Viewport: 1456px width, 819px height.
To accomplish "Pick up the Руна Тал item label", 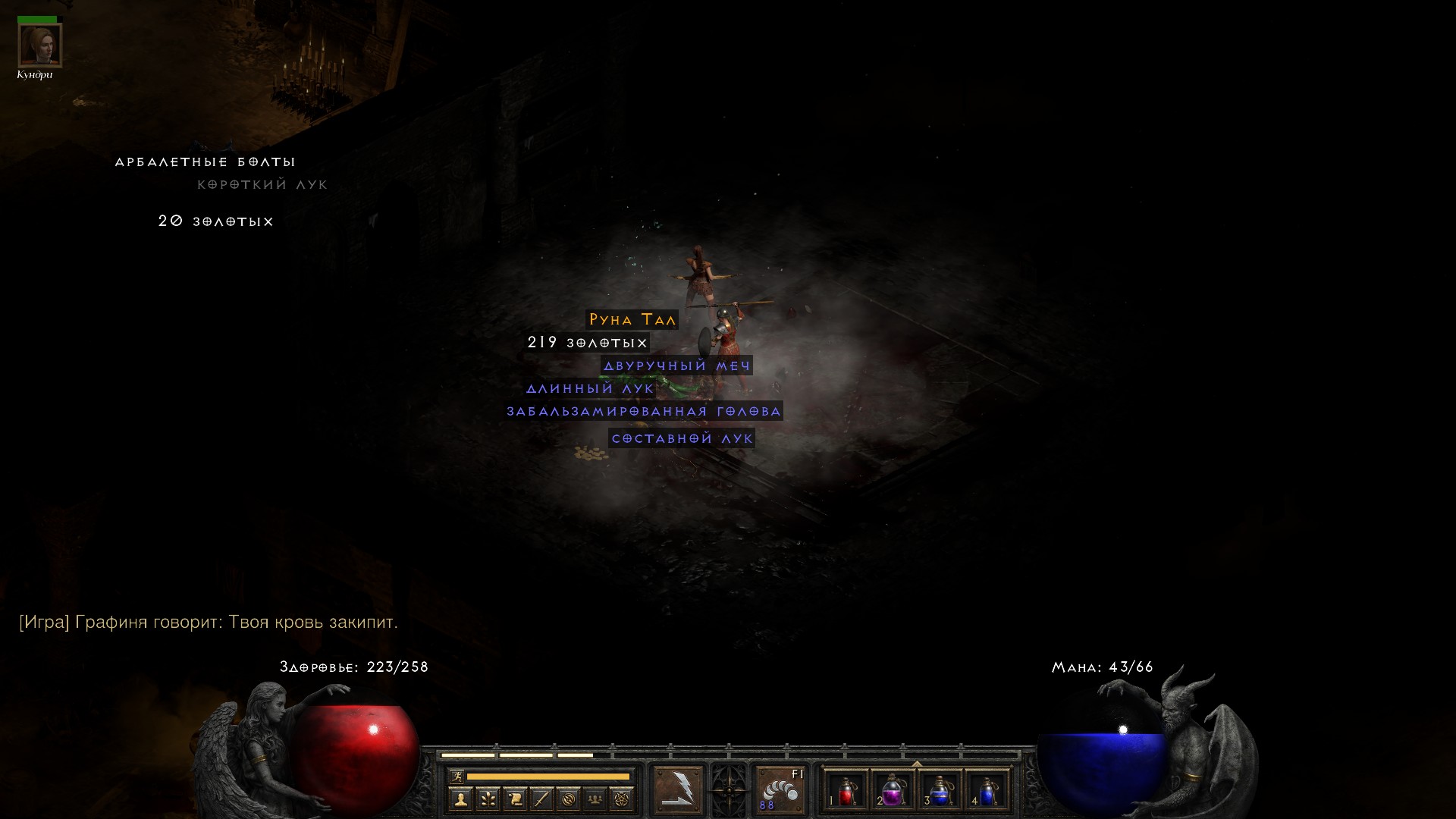I will tap(632, 320).
